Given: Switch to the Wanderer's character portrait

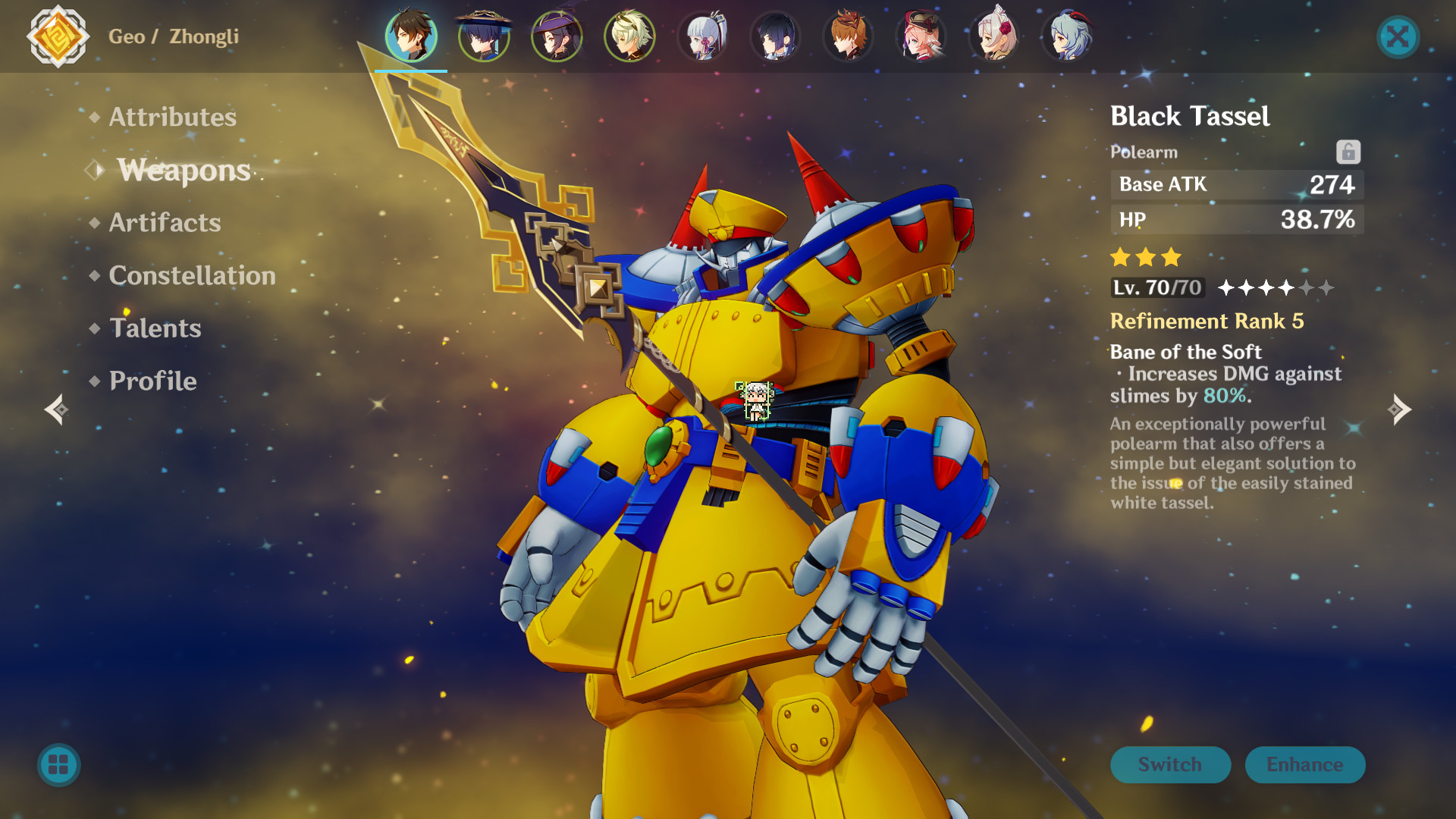Looking at the screenshot, I should click(484, 36).
